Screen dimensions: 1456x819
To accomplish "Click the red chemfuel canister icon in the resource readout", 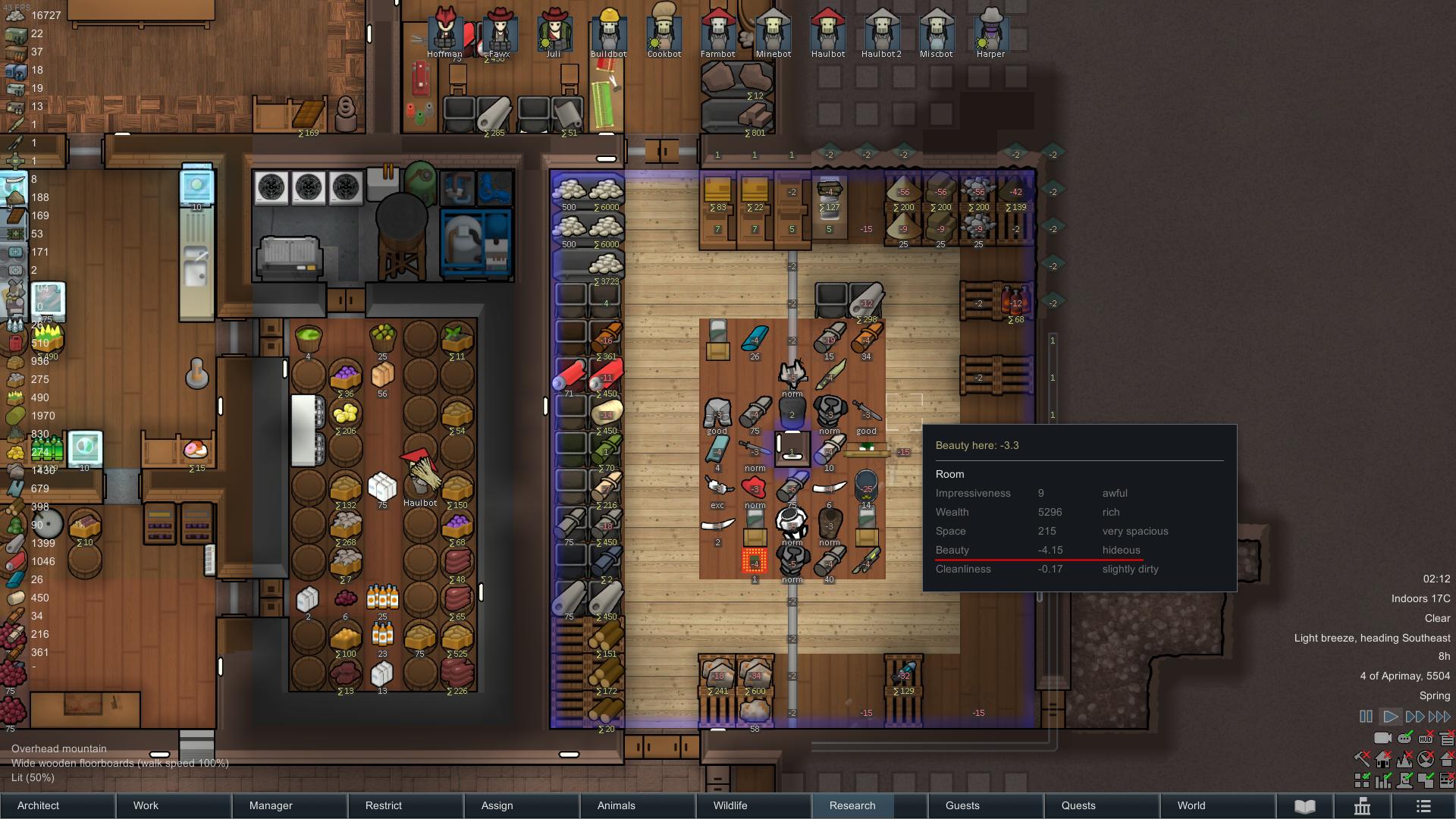I will click(x=15, y=344).
